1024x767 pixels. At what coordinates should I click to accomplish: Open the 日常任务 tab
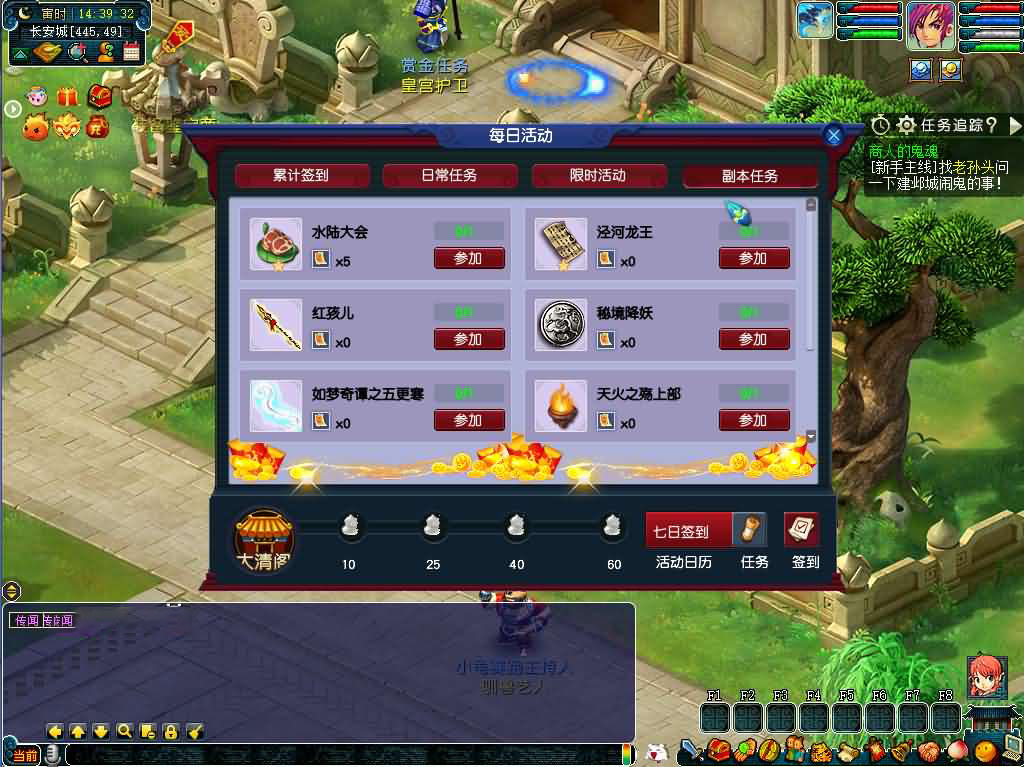click(449, 176)
